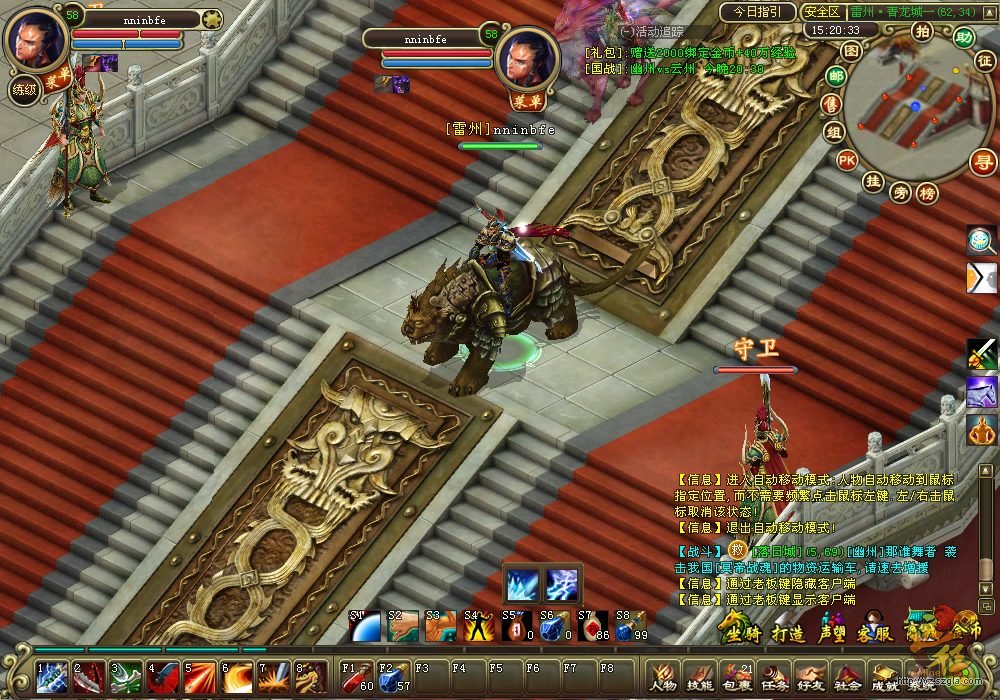
Task: Activate the skill in hotbar slot 1
Action: pos(52,677)
